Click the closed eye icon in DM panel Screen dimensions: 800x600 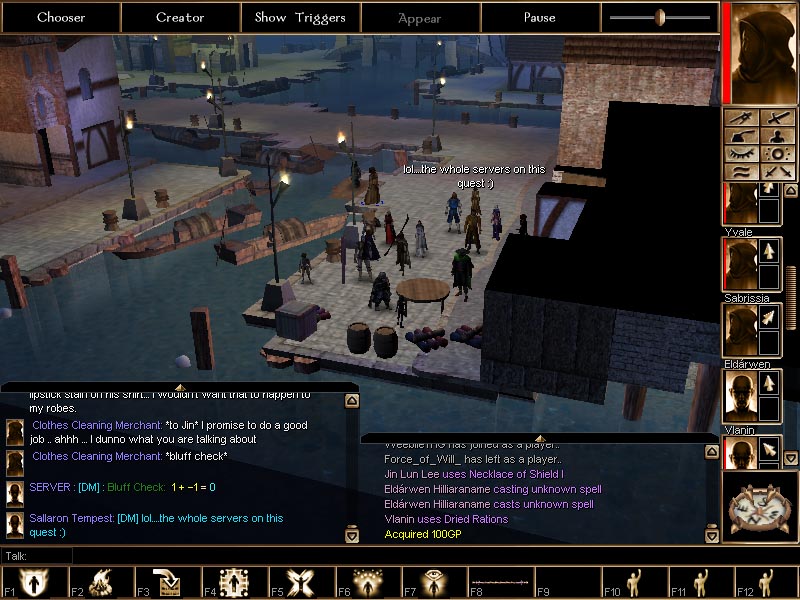740,154
